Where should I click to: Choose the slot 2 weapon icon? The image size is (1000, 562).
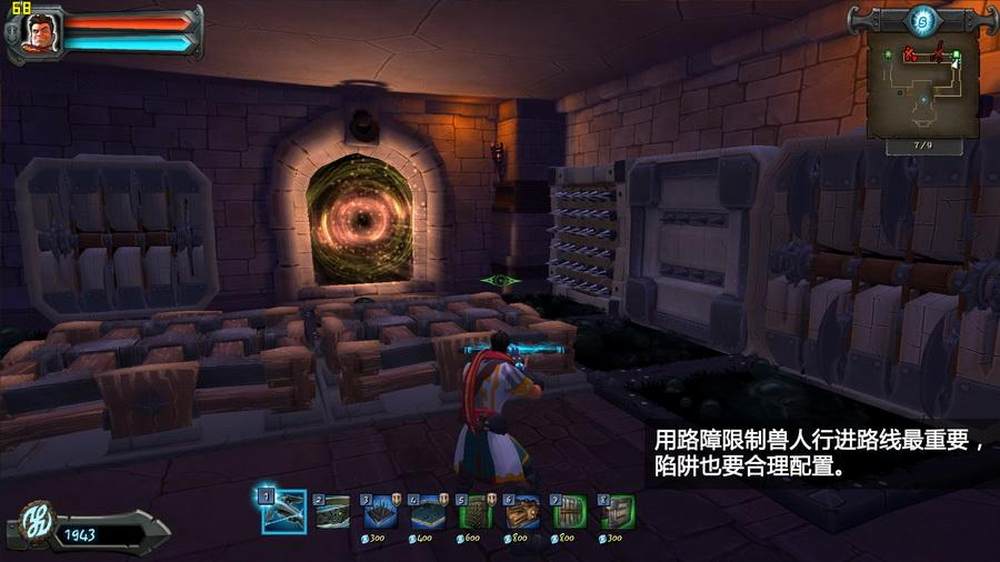coord(333,512)
